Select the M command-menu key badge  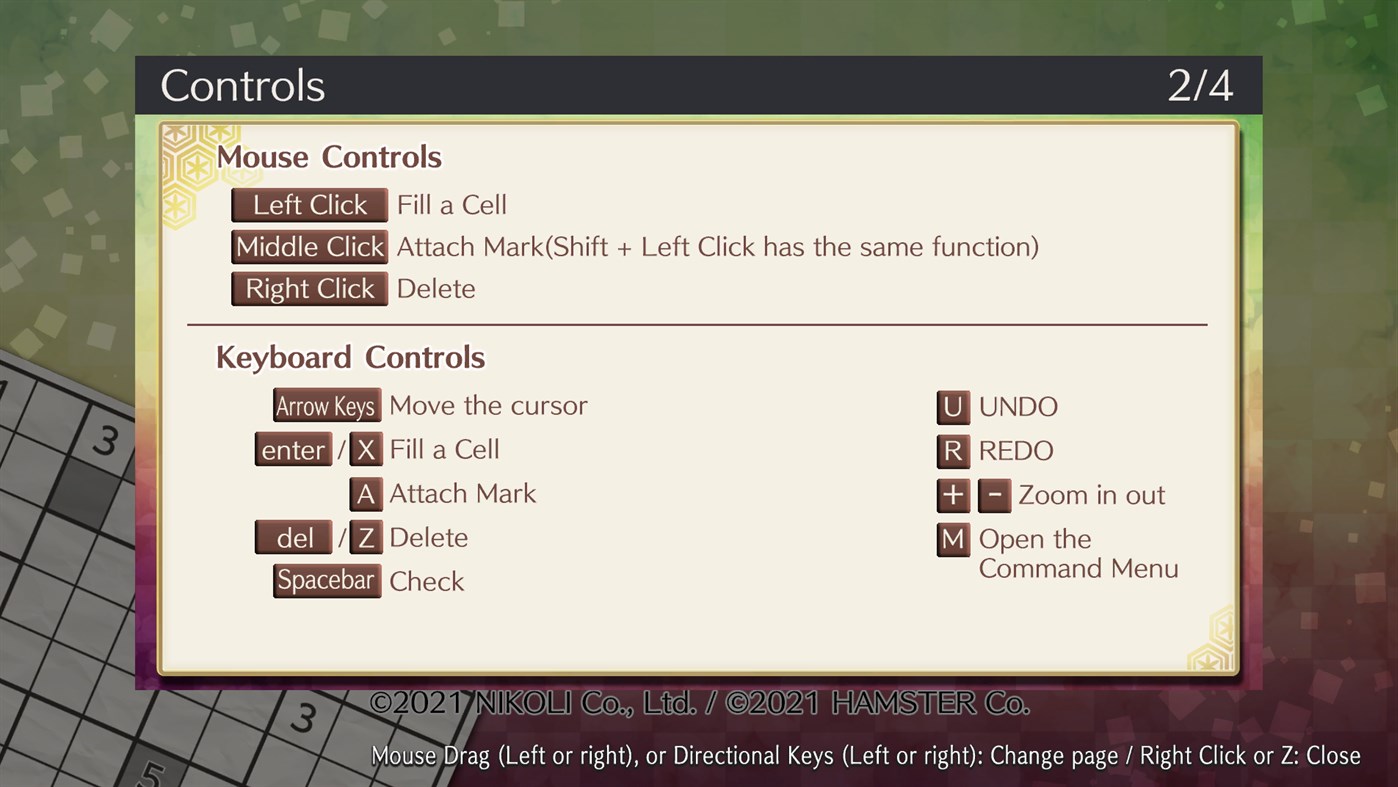(952, 539)
